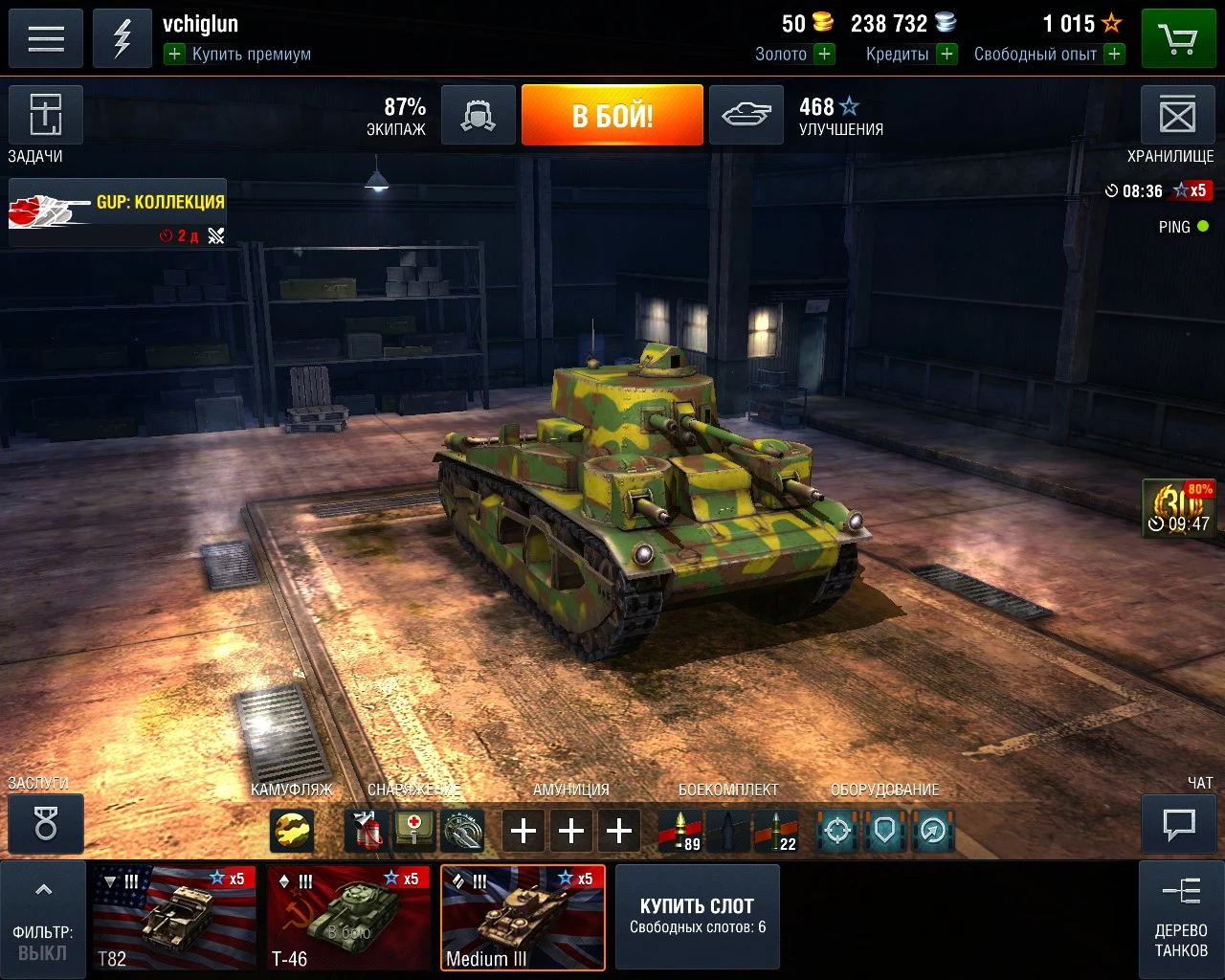Select the T-46 tank thumbnail
The width and height of the screenshot is (1225, 980).
347,916
